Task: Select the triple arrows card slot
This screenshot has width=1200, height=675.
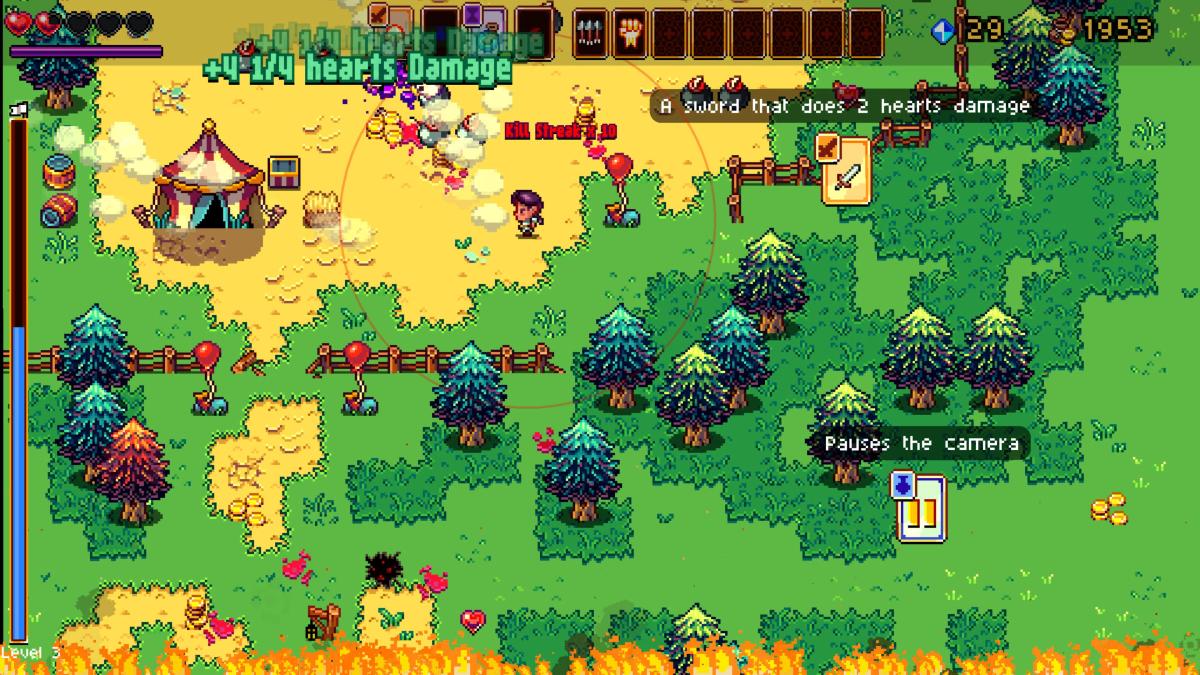Action: click(590, 32)
